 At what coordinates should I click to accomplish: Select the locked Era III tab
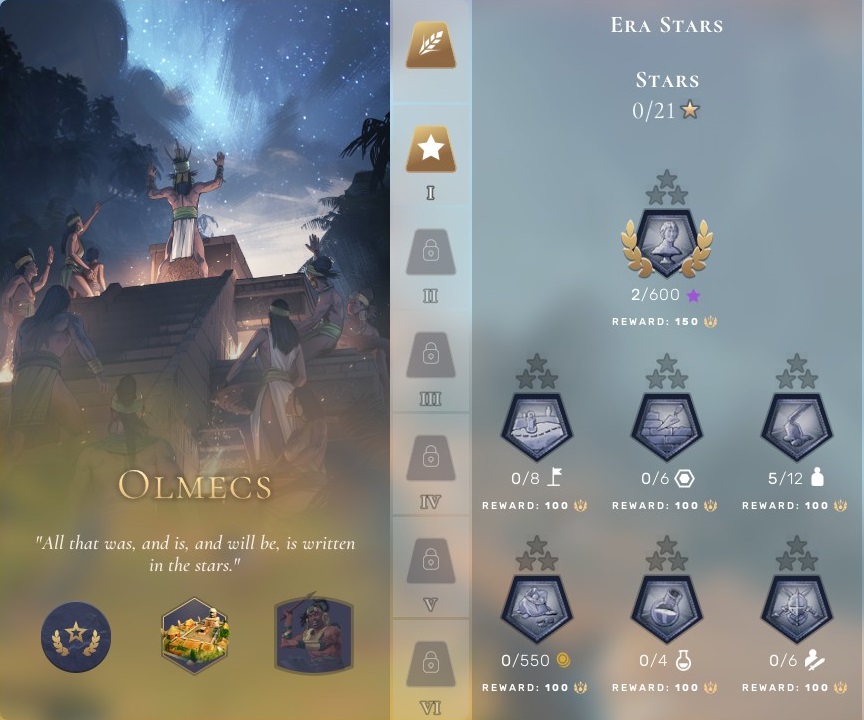tap(430, 354)
